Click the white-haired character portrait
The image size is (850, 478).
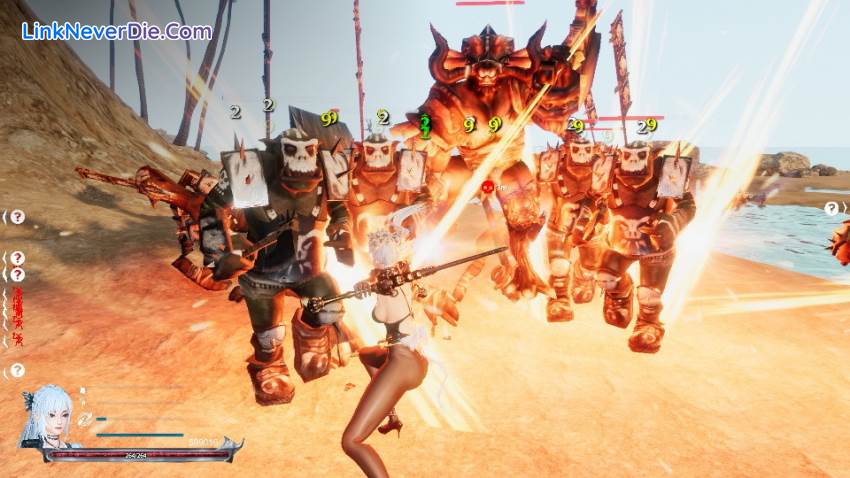(46, 417)
